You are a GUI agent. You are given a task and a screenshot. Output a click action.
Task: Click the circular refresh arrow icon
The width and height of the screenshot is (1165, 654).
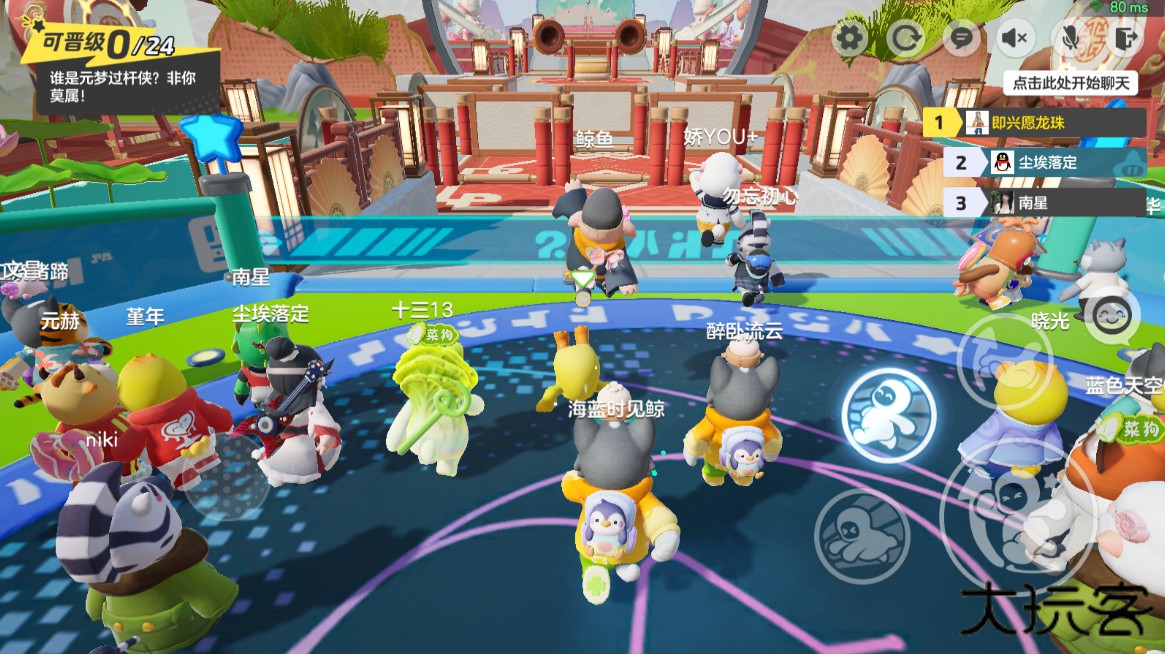907,39
